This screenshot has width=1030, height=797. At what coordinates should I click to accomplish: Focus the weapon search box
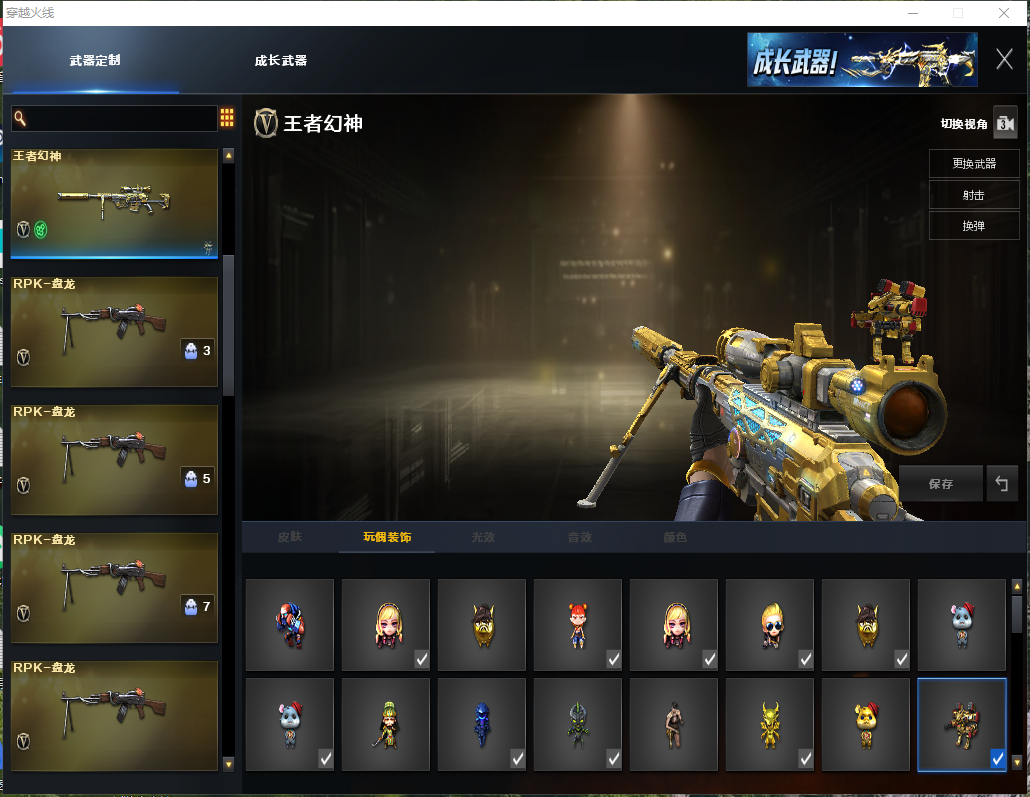(x=120, y=119)
